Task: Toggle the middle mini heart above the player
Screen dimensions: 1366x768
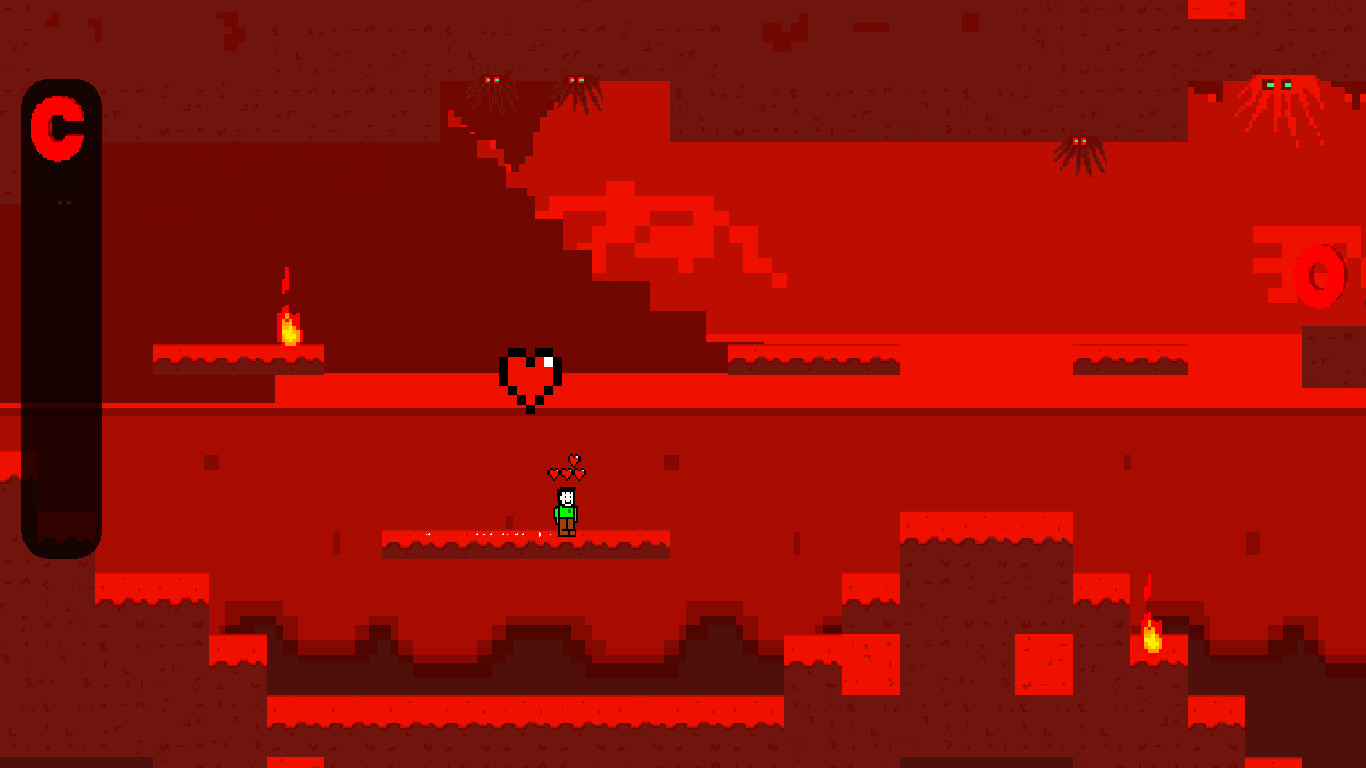Action: (x=567, y=474)
